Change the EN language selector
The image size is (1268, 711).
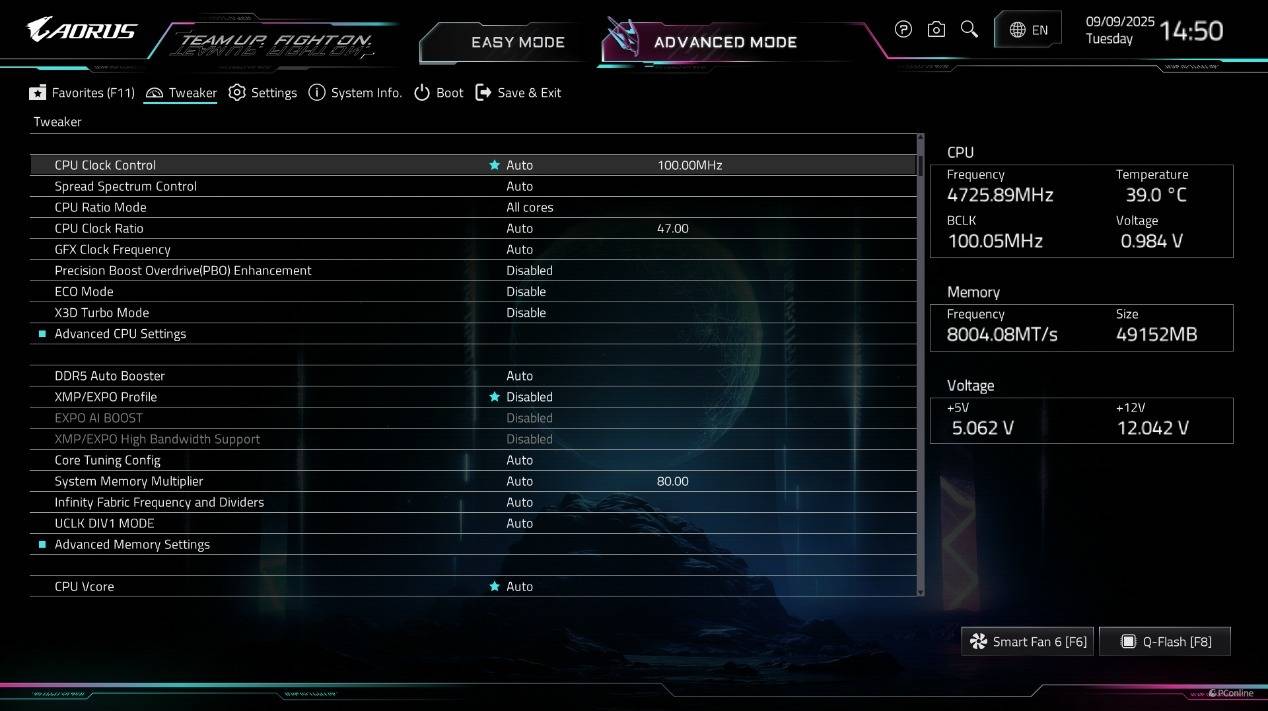1028,30
